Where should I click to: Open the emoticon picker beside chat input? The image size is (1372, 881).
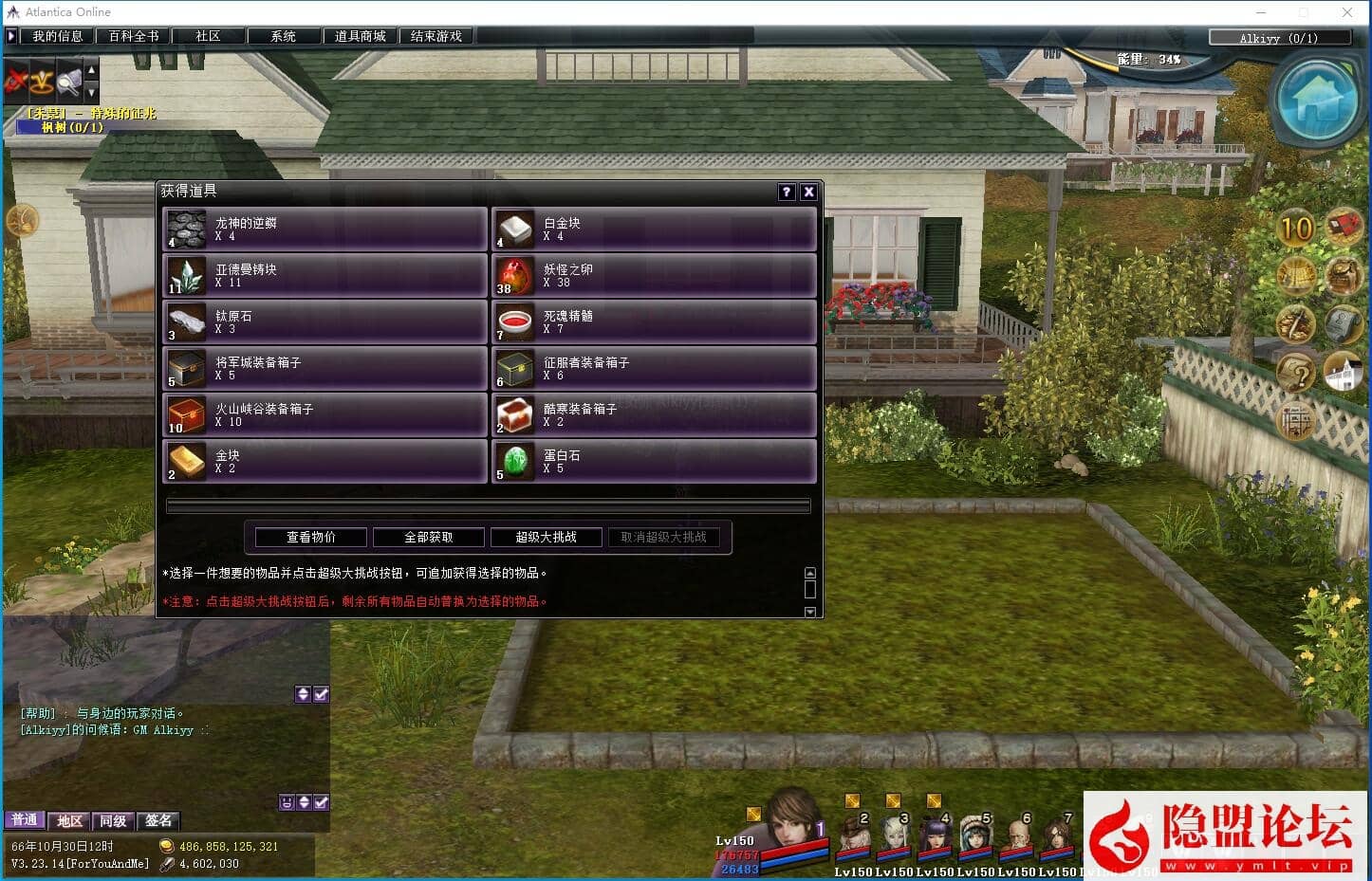(286, 801)
